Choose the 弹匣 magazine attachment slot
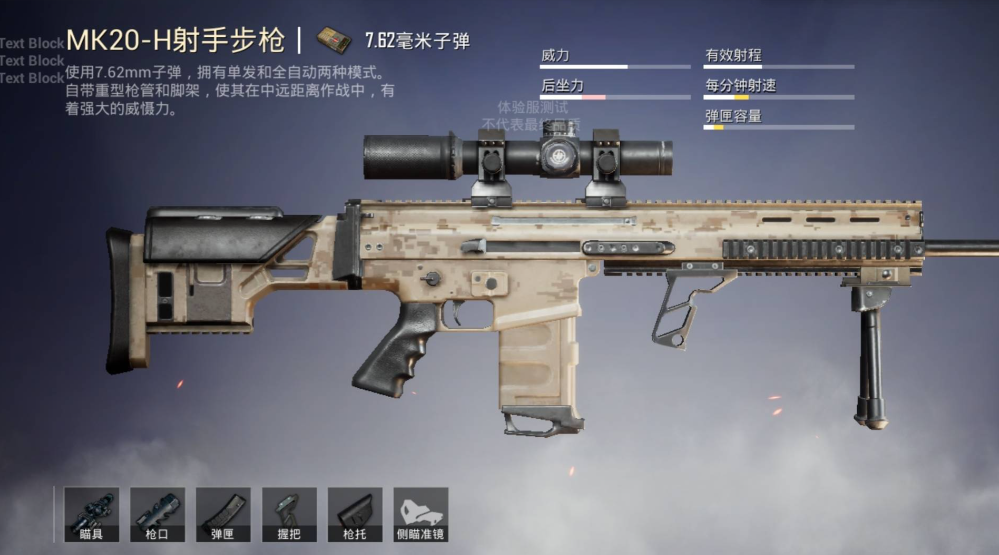Screen dimensions: 999x555 [223, 513]
